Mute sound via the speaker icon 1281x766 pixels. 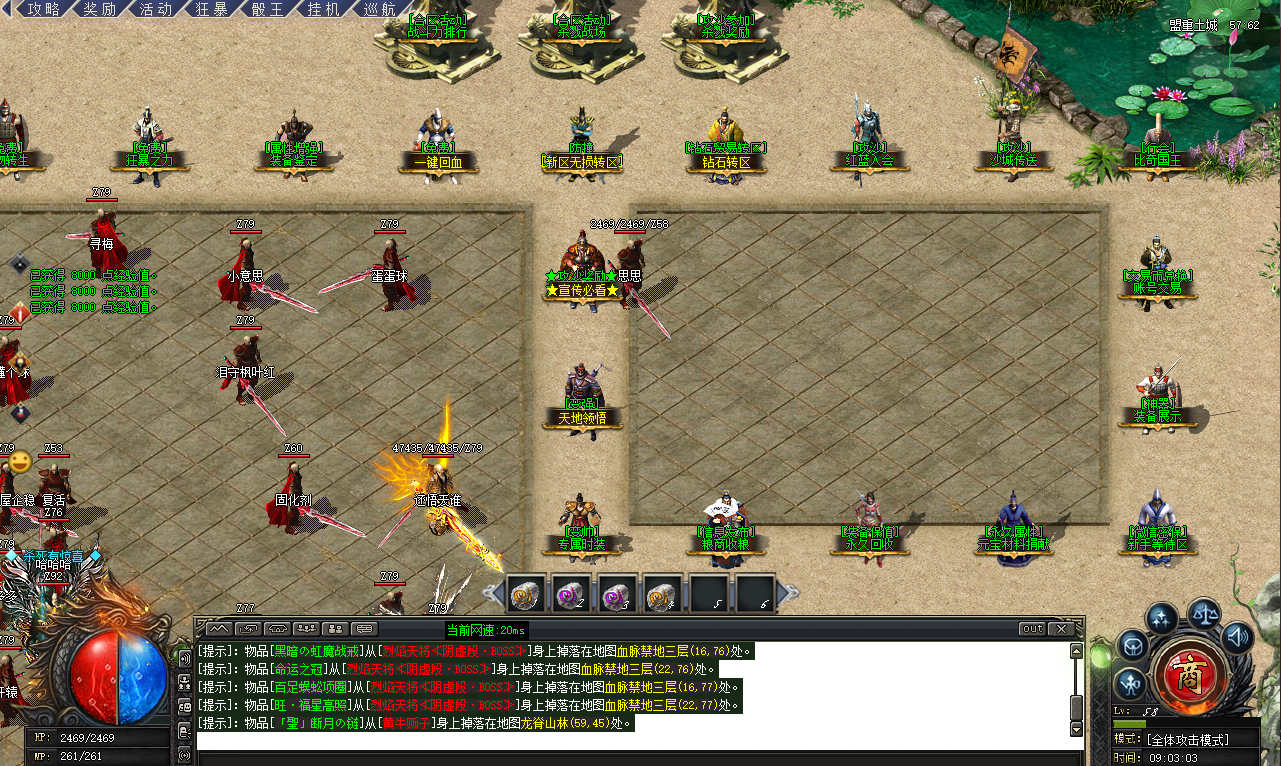tap(1237, 637)
